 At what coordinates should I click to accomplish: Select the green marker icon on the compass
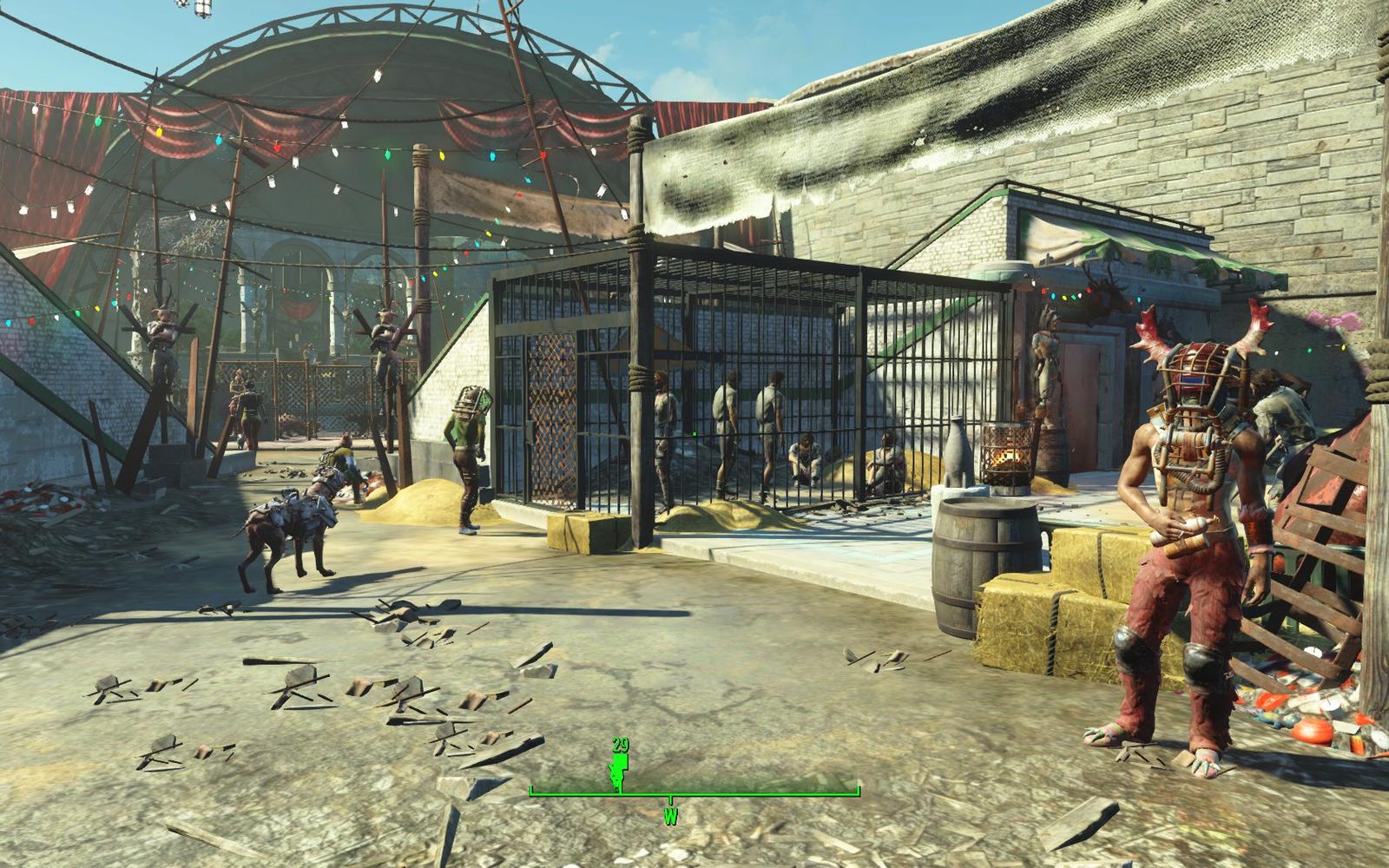(x=618, y=772)
